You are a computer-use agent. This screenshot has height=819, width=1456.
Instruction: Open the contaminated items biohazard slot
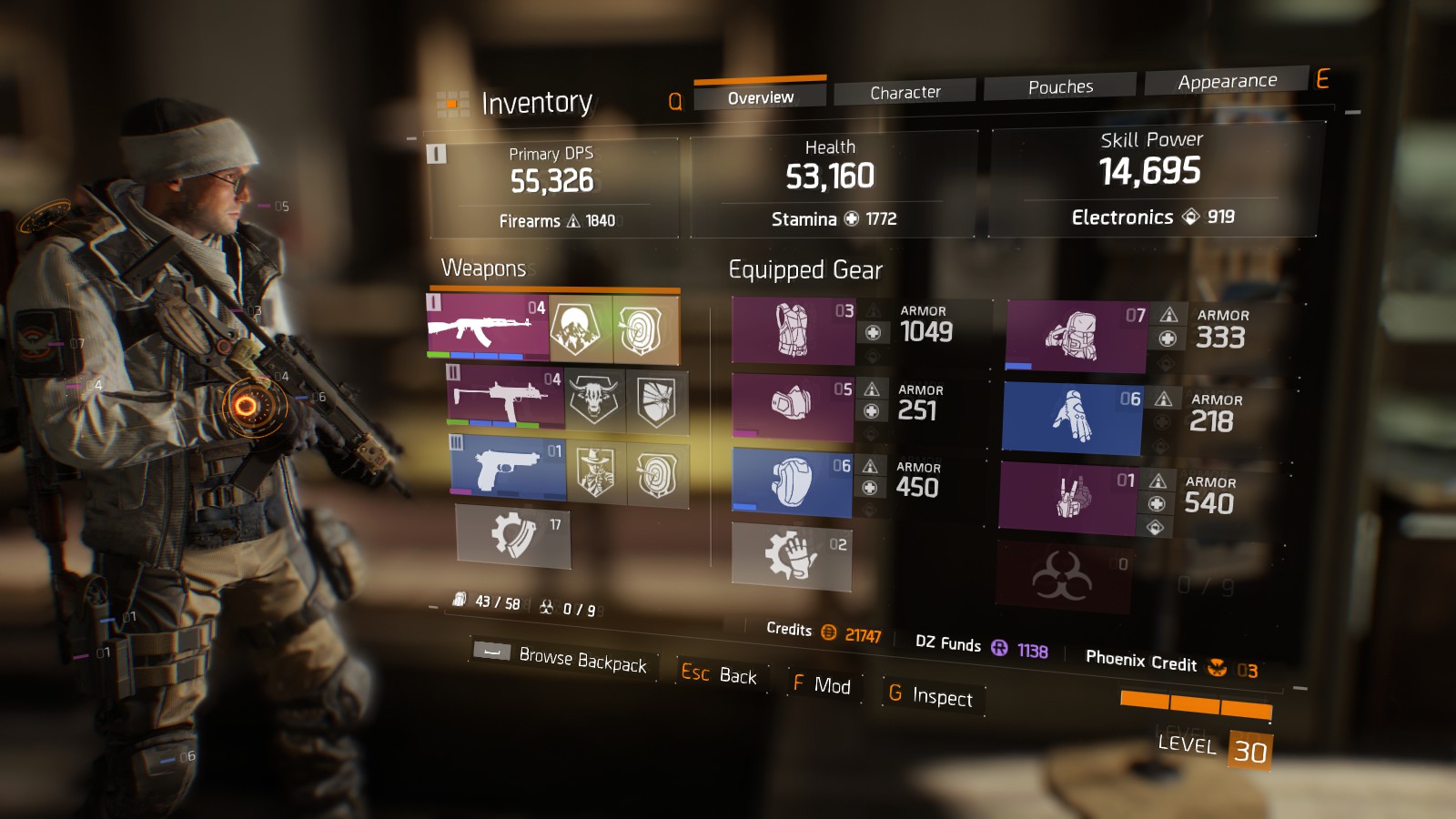point(1062,576)
